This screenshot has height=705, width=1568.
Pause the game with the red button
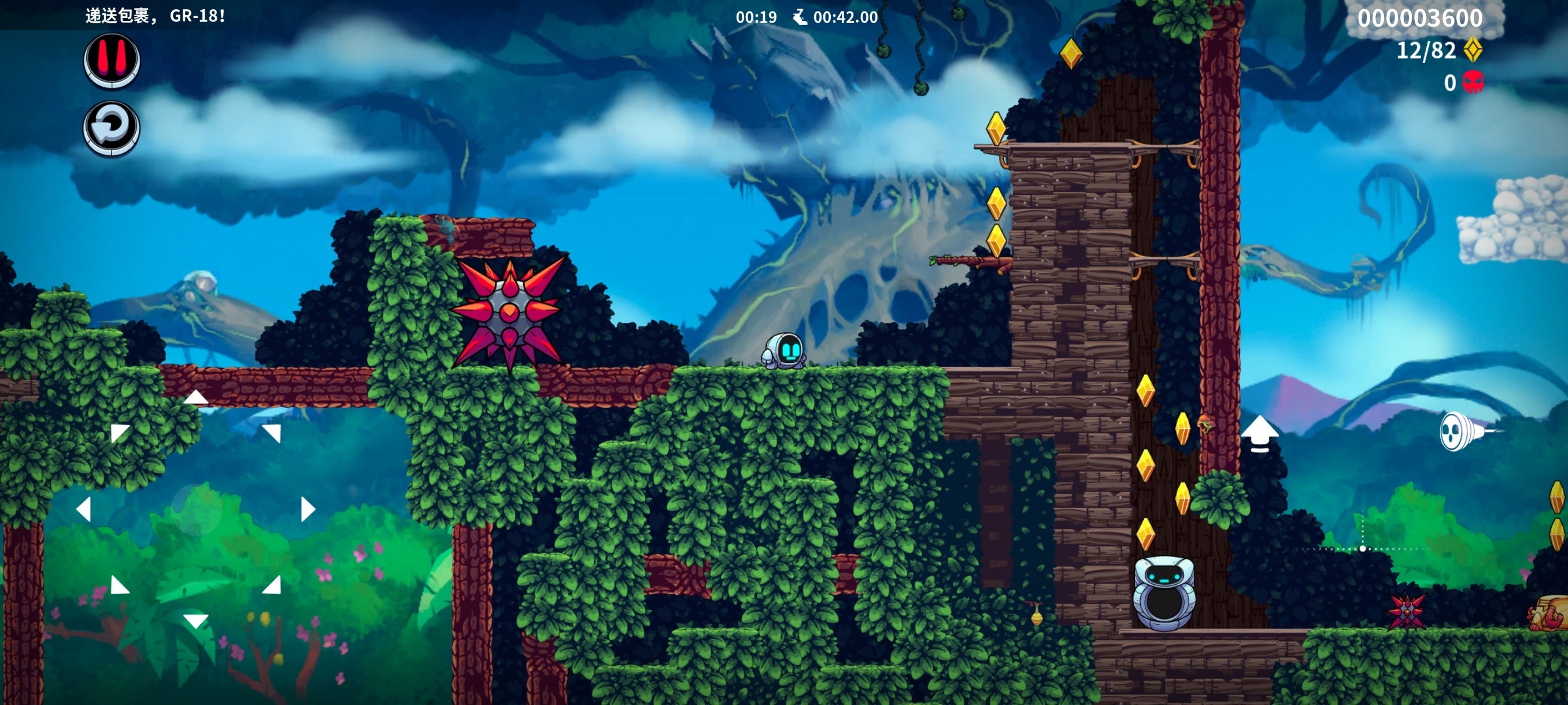pyautogui.click(x=112, y=60)
